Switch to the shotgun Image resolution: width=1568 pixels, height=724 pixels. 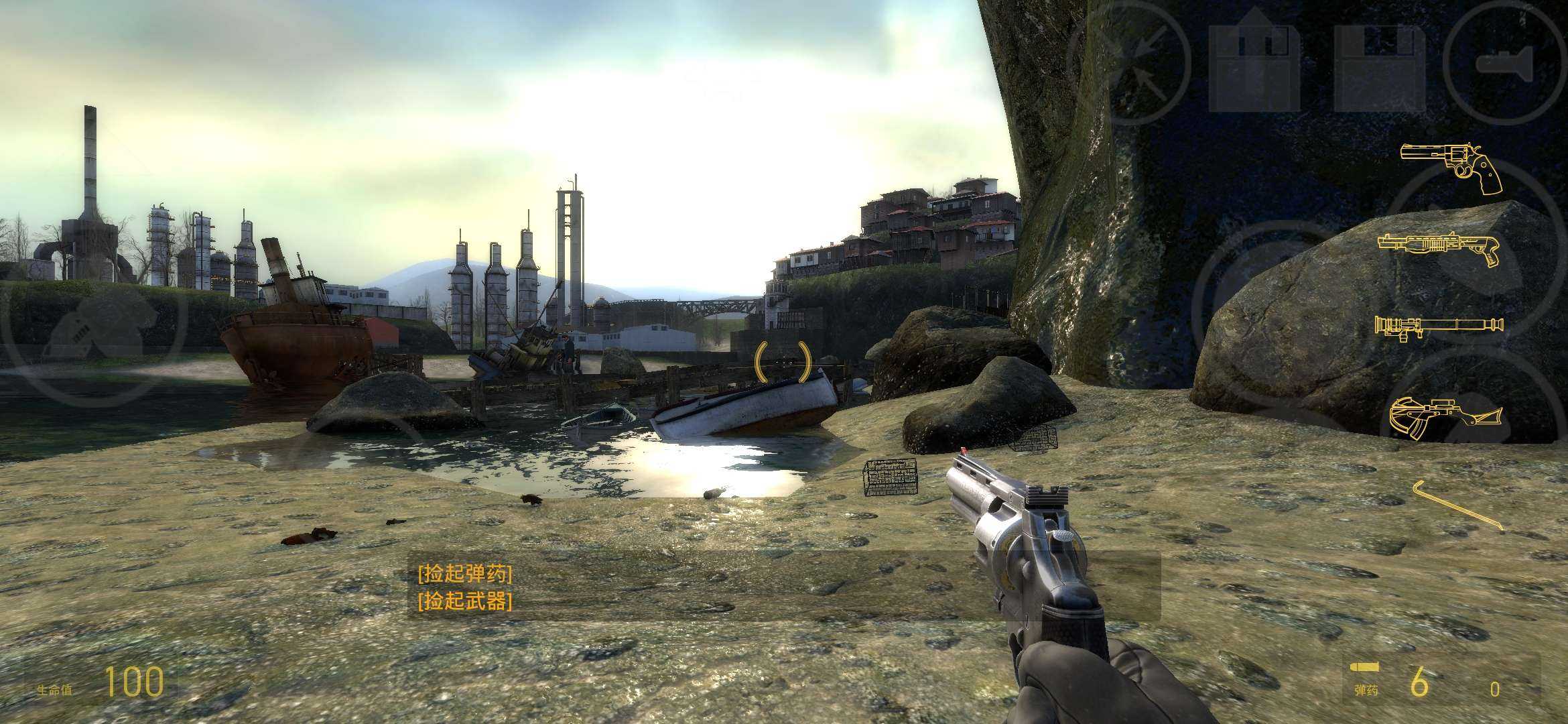pos(1438,248)
